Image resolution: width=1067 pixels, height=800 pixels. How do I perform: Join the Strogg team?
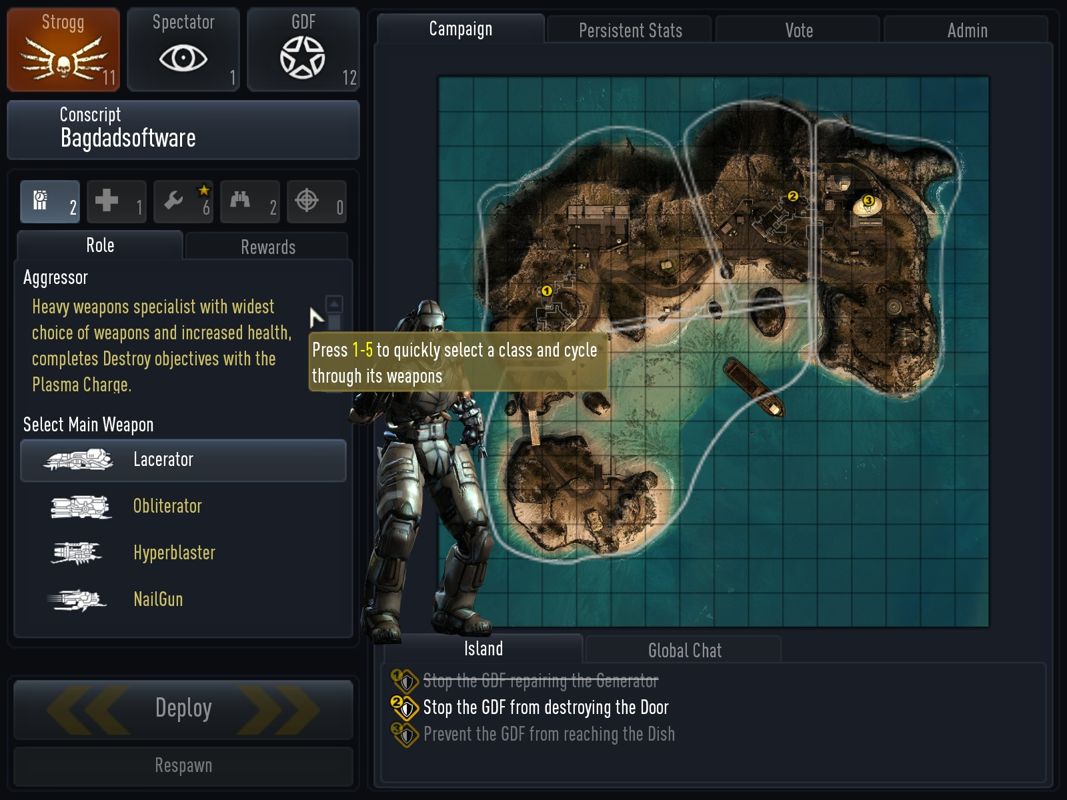click(63, 50)
